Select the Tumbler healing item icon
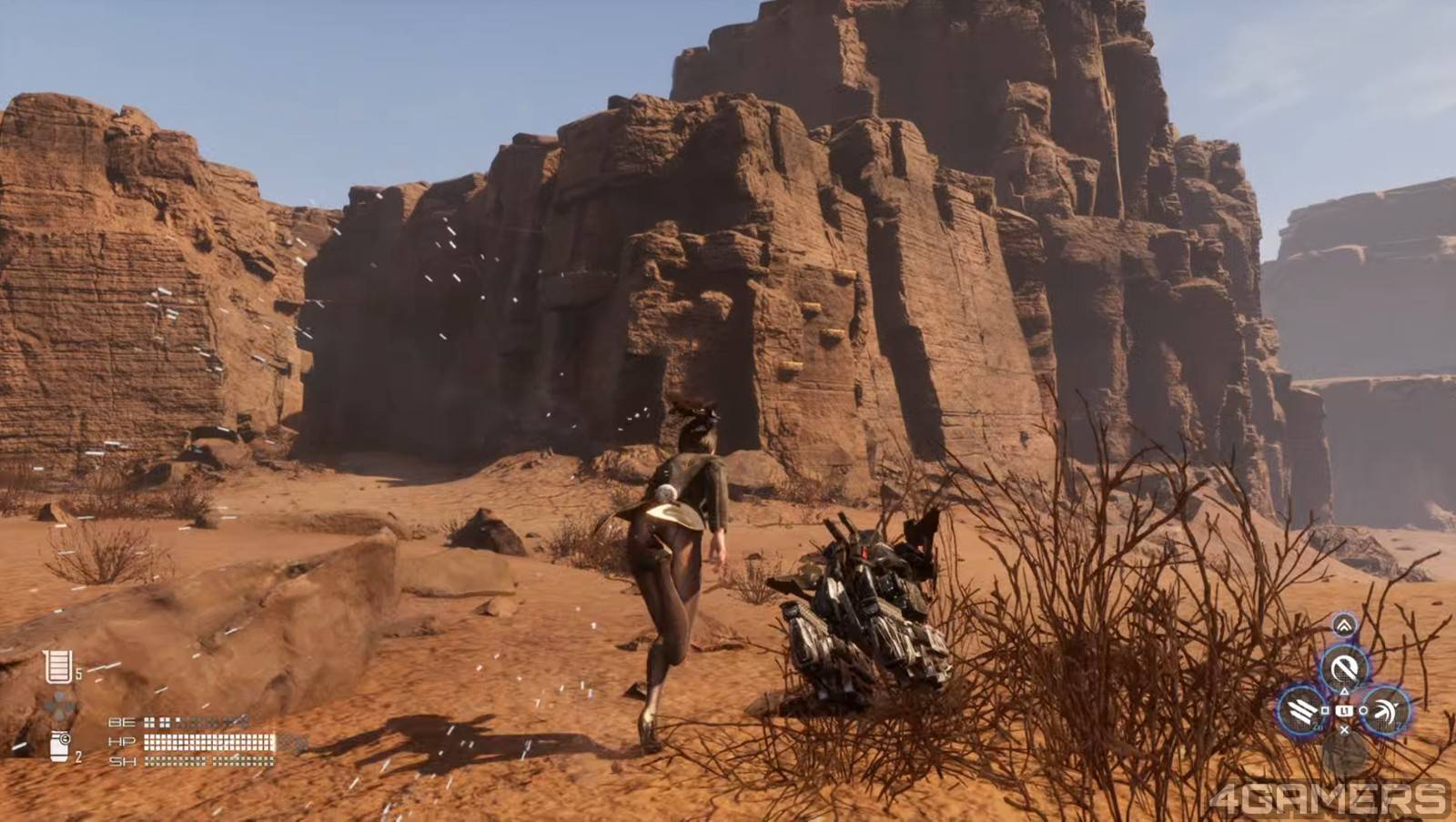This screenshot has width=1456, height=822. click(x=57, y=667)
